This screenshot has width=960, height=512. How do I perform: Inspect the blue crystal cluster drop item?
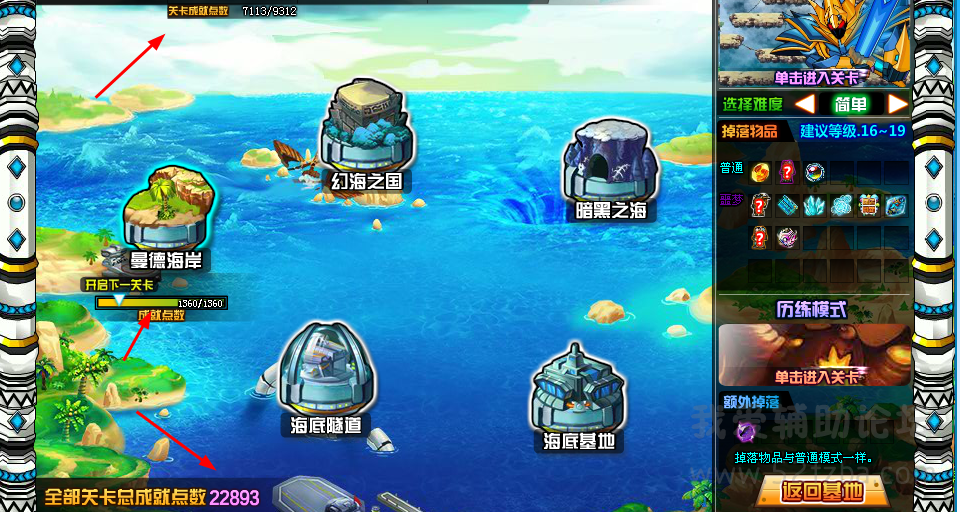(x=815, y=205)
